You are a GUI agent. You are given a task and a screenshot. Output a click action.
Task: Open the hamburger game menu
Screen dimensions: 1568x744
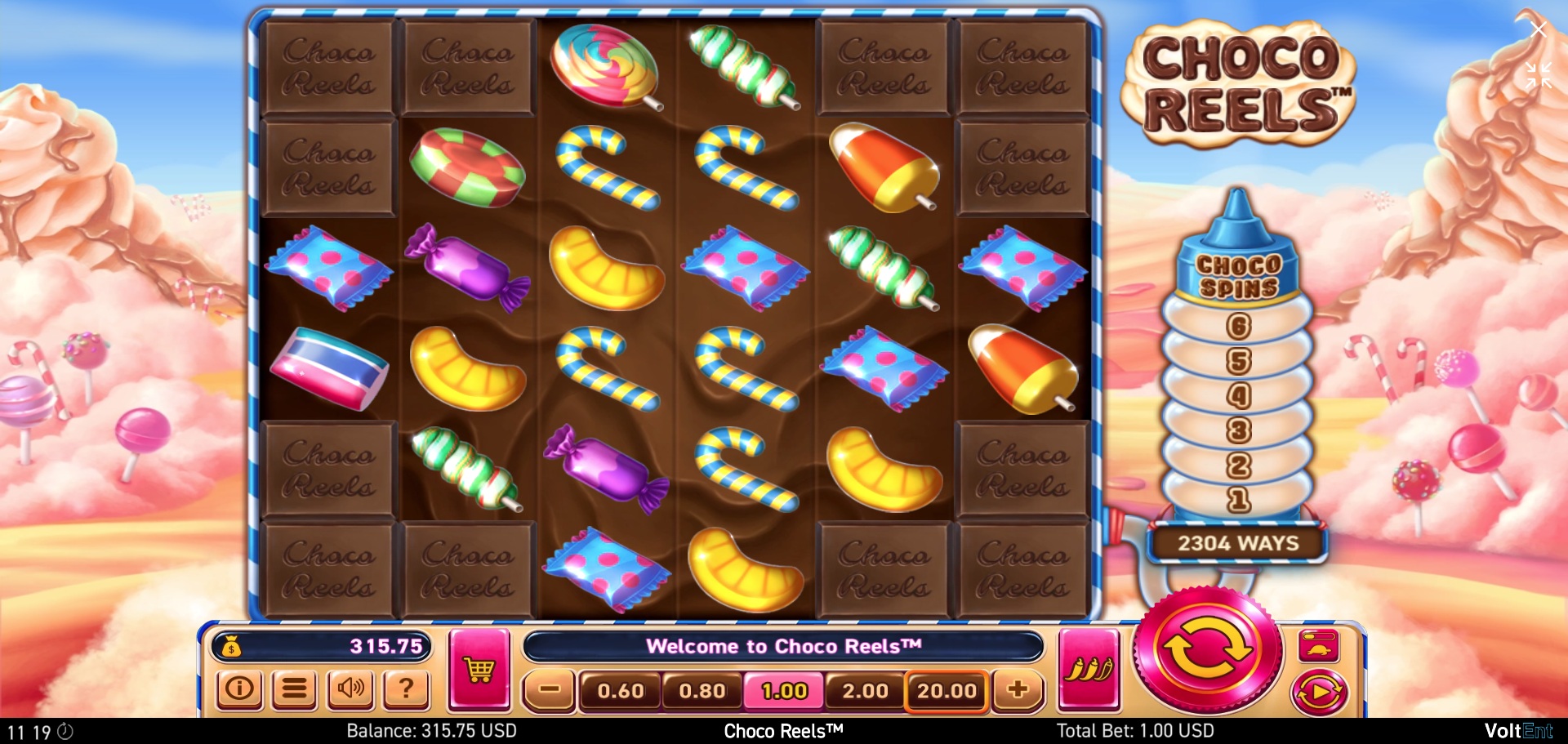(295, 690)
